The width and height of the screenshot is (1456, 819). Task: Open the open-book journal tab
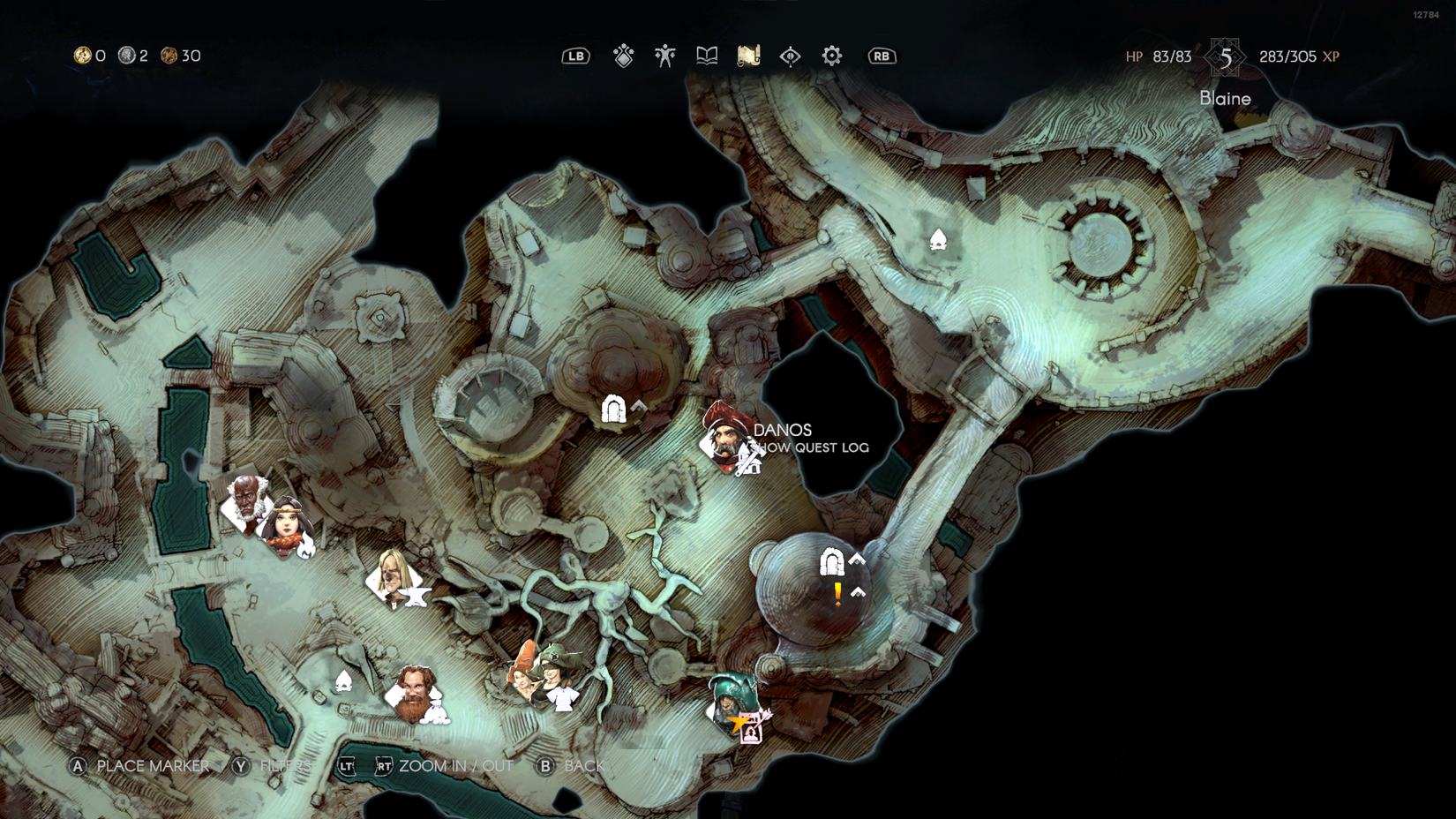[707, 56]
